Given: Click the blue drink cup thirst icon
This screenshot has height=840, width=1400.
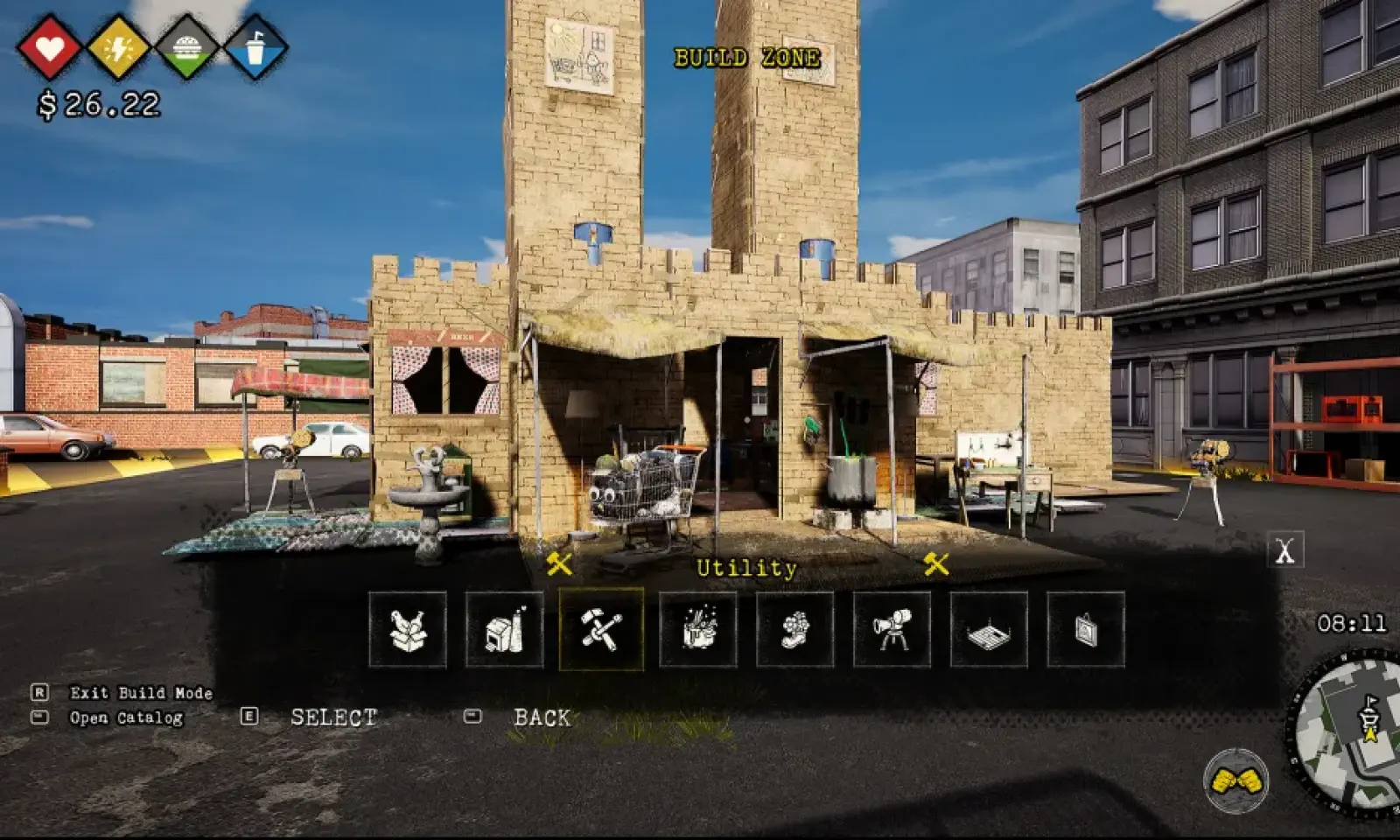Looking at the screenshot, I should tap(255, 47).
